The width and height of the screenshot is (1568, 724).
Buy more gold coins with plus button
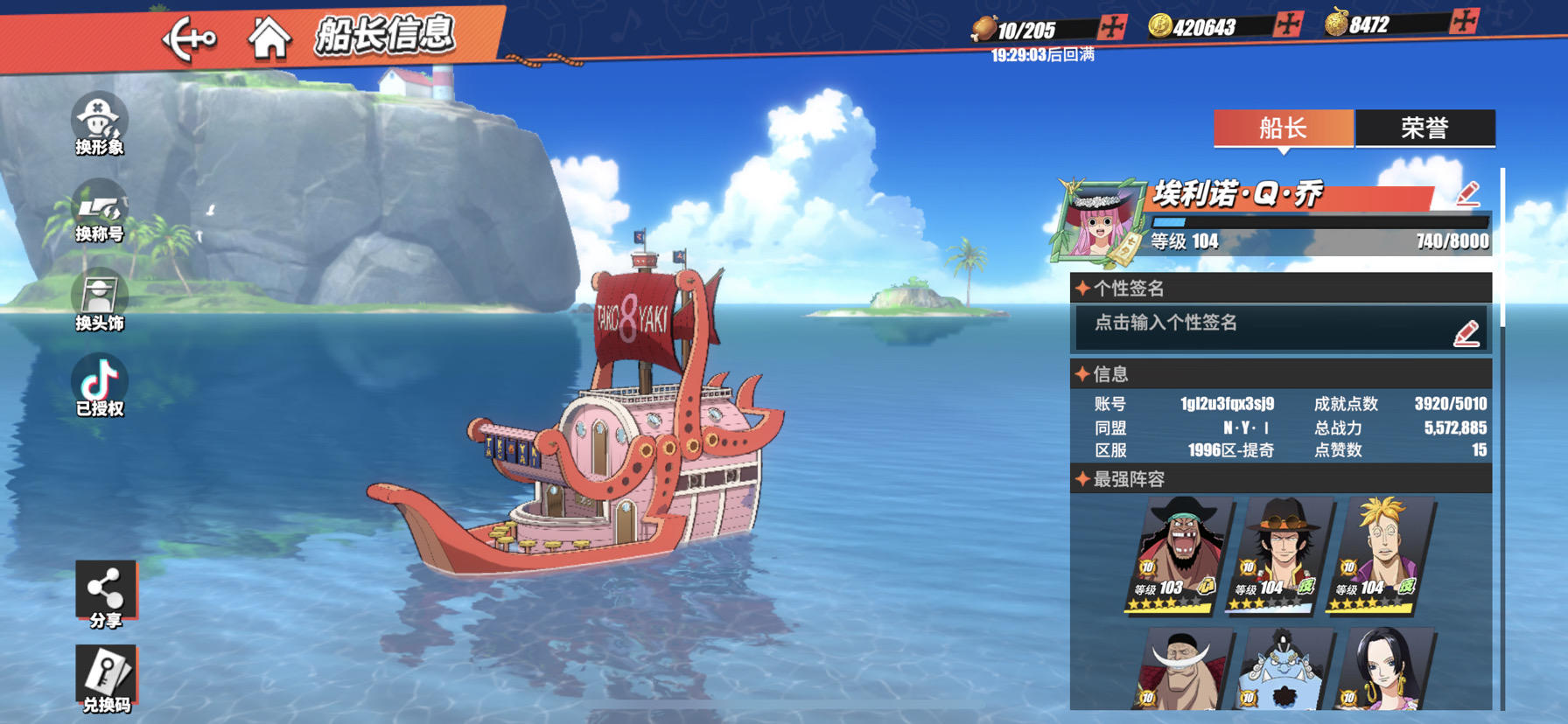point(1288,24)
